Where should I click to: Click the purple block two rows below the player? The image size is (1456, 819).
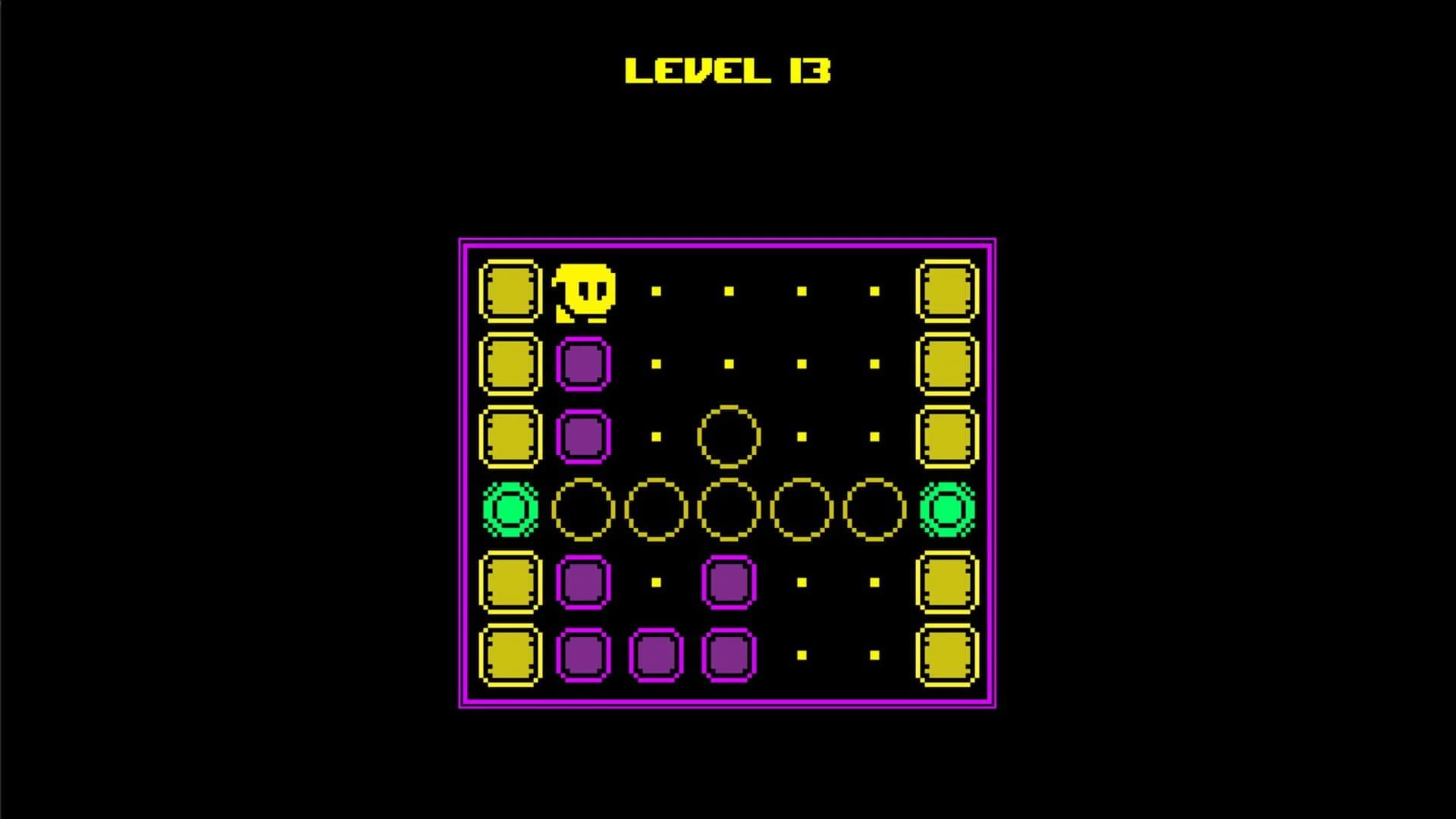[x=584, y=436]
